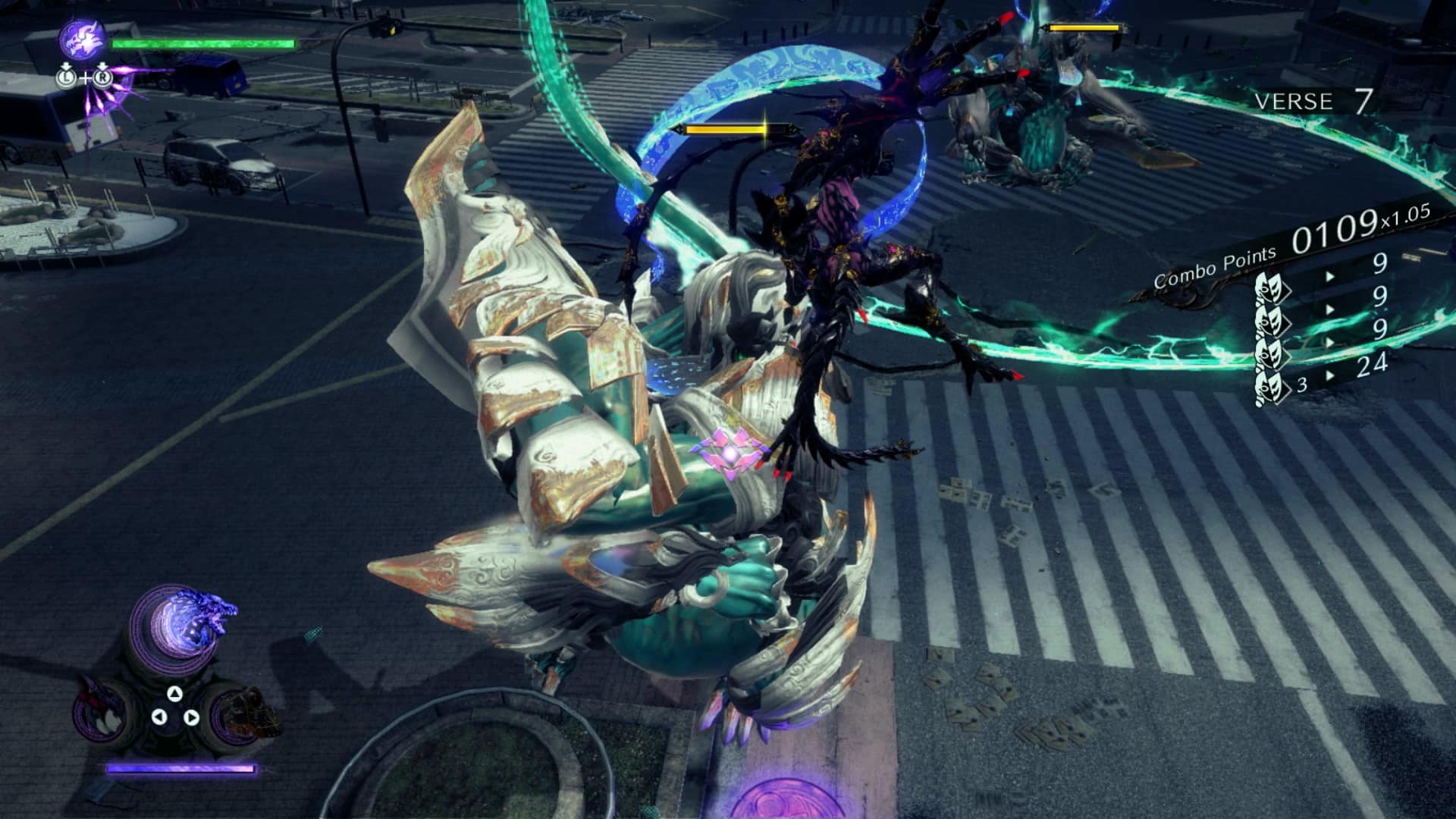This screenshot has width=1456, height=819.
Task: Click the bottom mask icon marked with a 3
Action: 1271,386
